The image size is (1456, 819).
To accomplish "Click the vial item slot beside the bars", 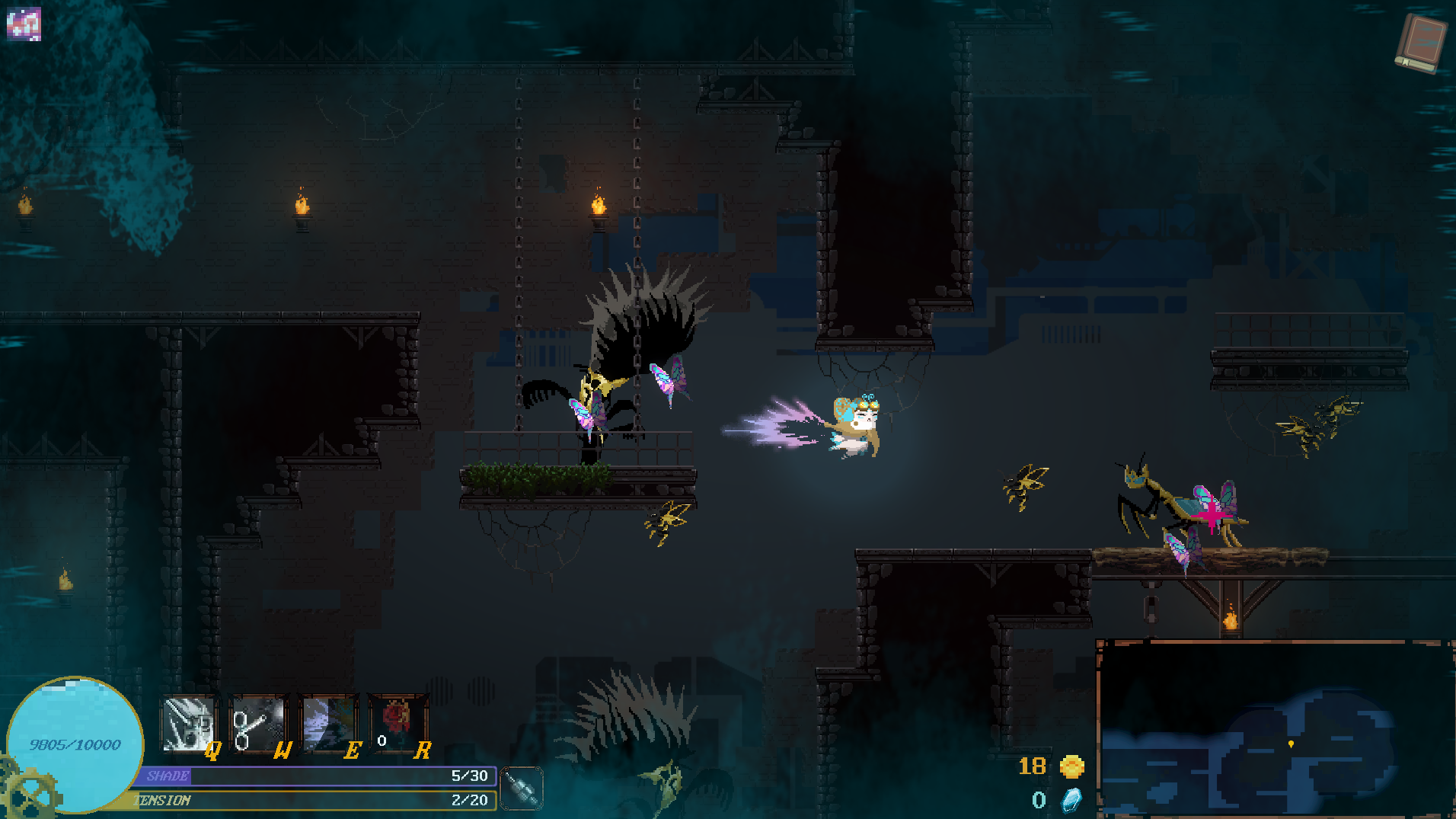I will tap(522, 788).
